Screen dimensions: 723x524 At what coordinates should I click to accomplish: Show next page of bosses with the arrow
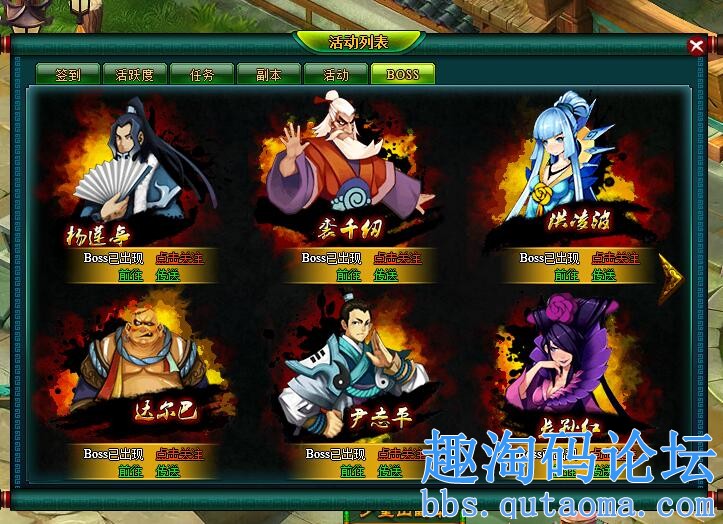click(x=670, y=280)
